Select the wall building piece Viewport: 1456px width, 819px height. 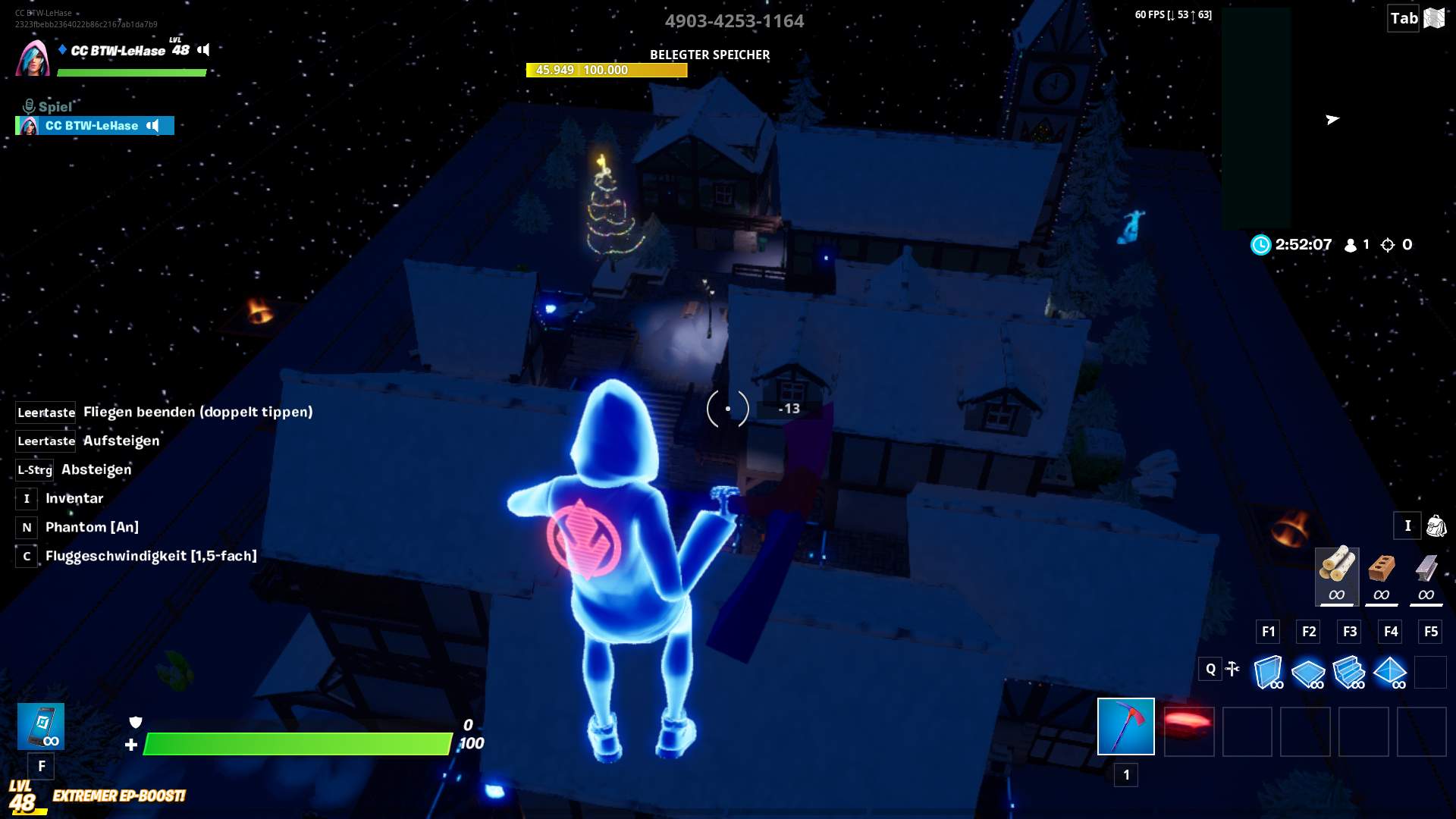(x=1268, y=672)
